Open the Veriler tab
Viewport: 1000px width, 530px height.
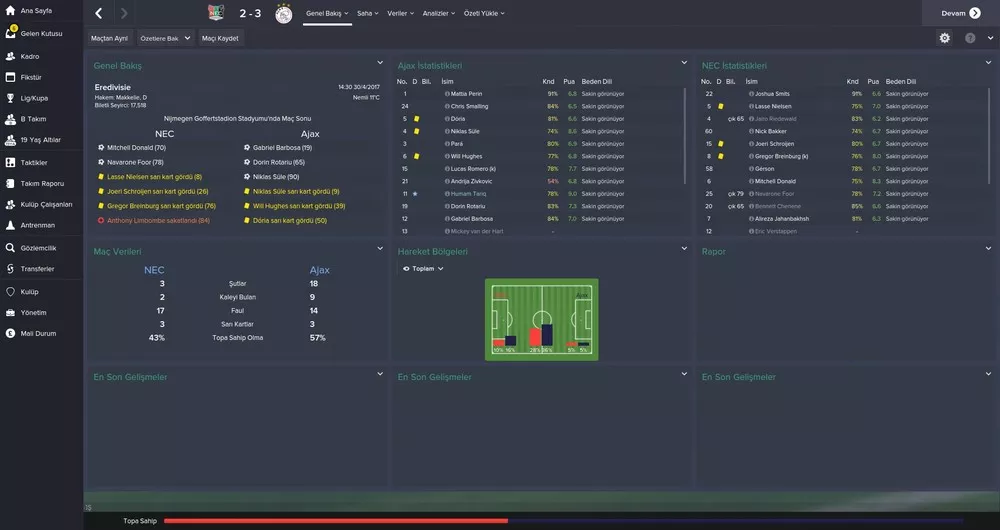(x=400, y=14)
